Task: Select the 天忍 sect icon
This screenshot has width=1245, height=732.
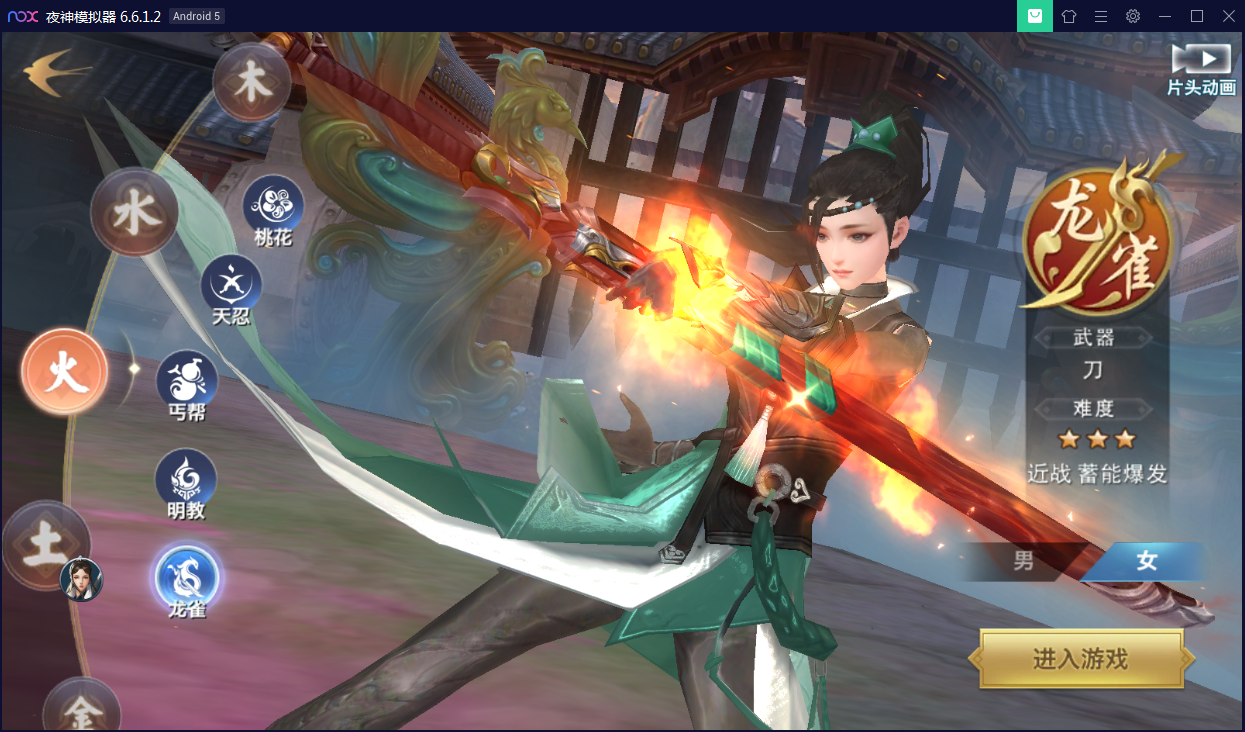Action: (231, 285)
